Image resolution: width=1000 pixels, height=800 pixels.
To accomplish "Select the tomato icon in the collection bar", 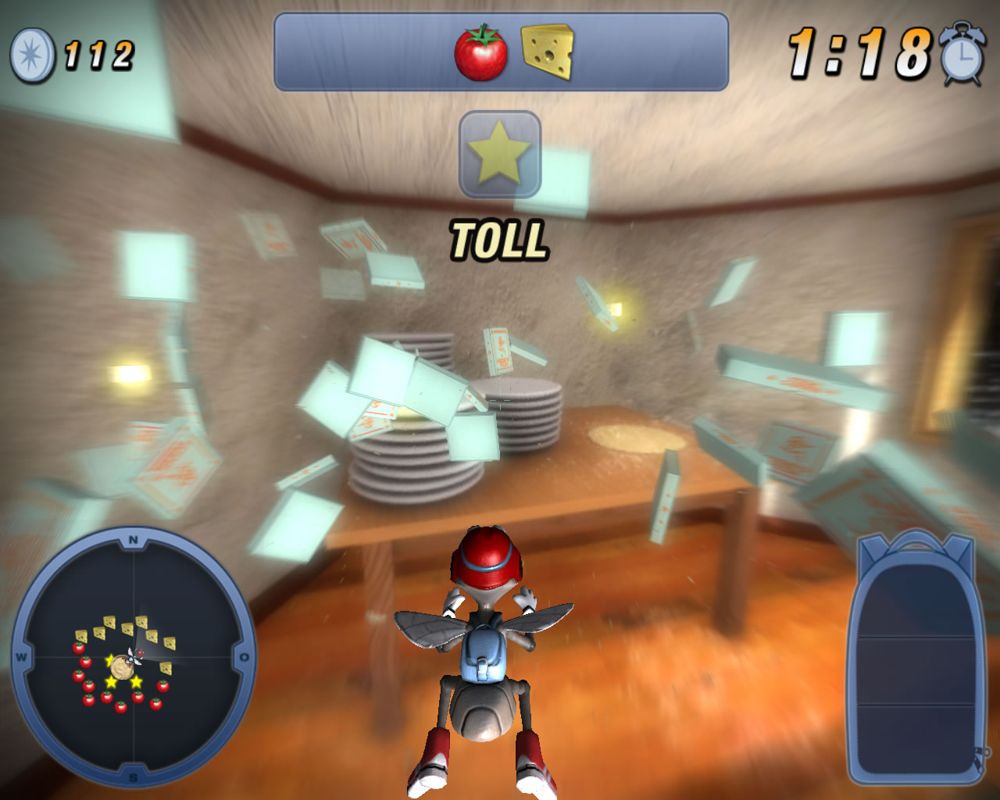I will click(480, 52).
